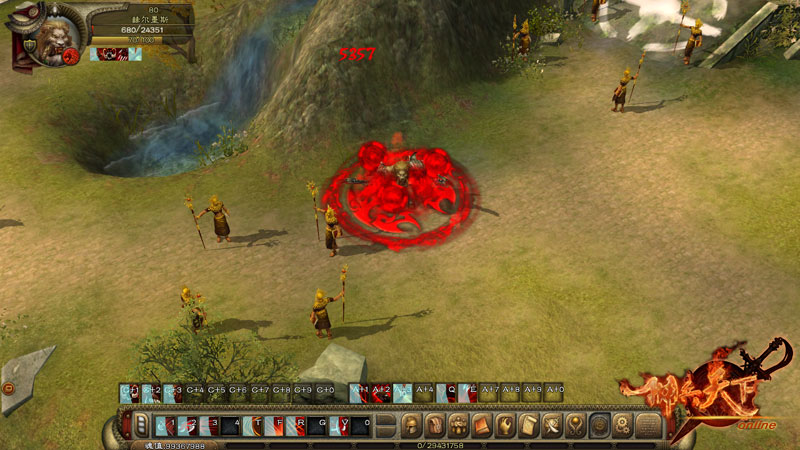This screenshot has width=800, height=450.
Task: Open the round dark emblem menu button
Action: click(599, 425)
